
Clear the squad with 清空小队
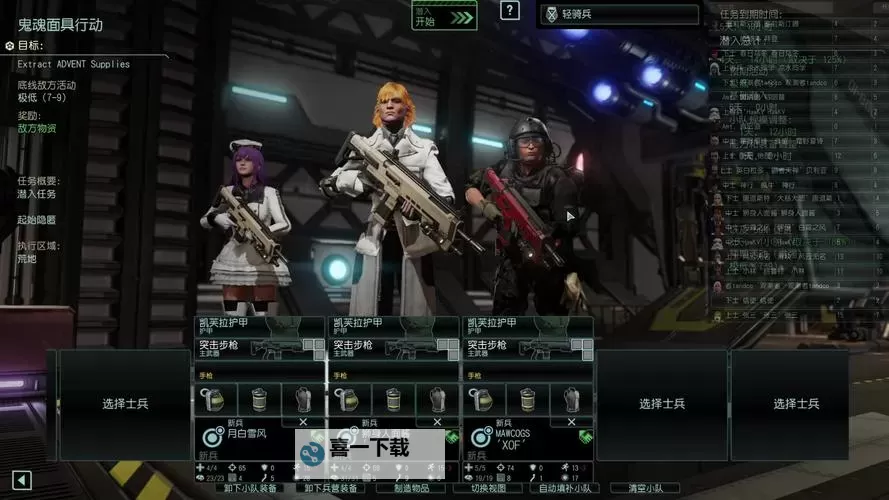pyautogui.click(x=647, y=488)
